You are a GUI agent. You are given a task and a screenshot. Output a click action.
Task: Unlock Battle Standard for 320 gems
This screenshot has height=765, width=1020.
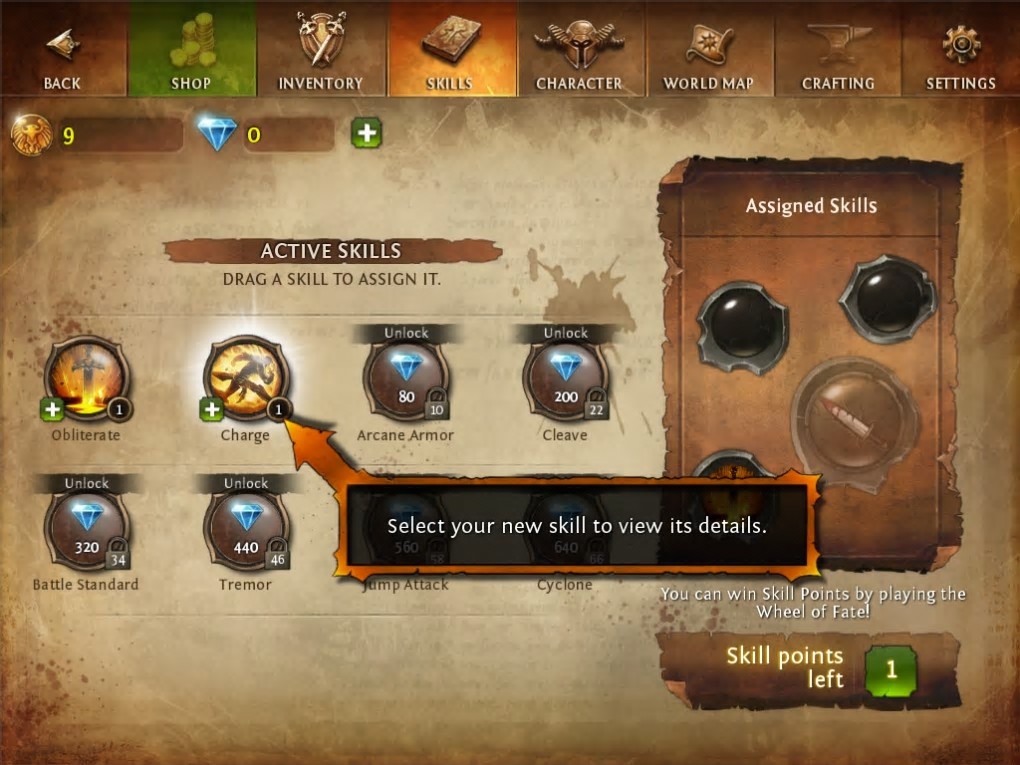[x=86, y=528]
